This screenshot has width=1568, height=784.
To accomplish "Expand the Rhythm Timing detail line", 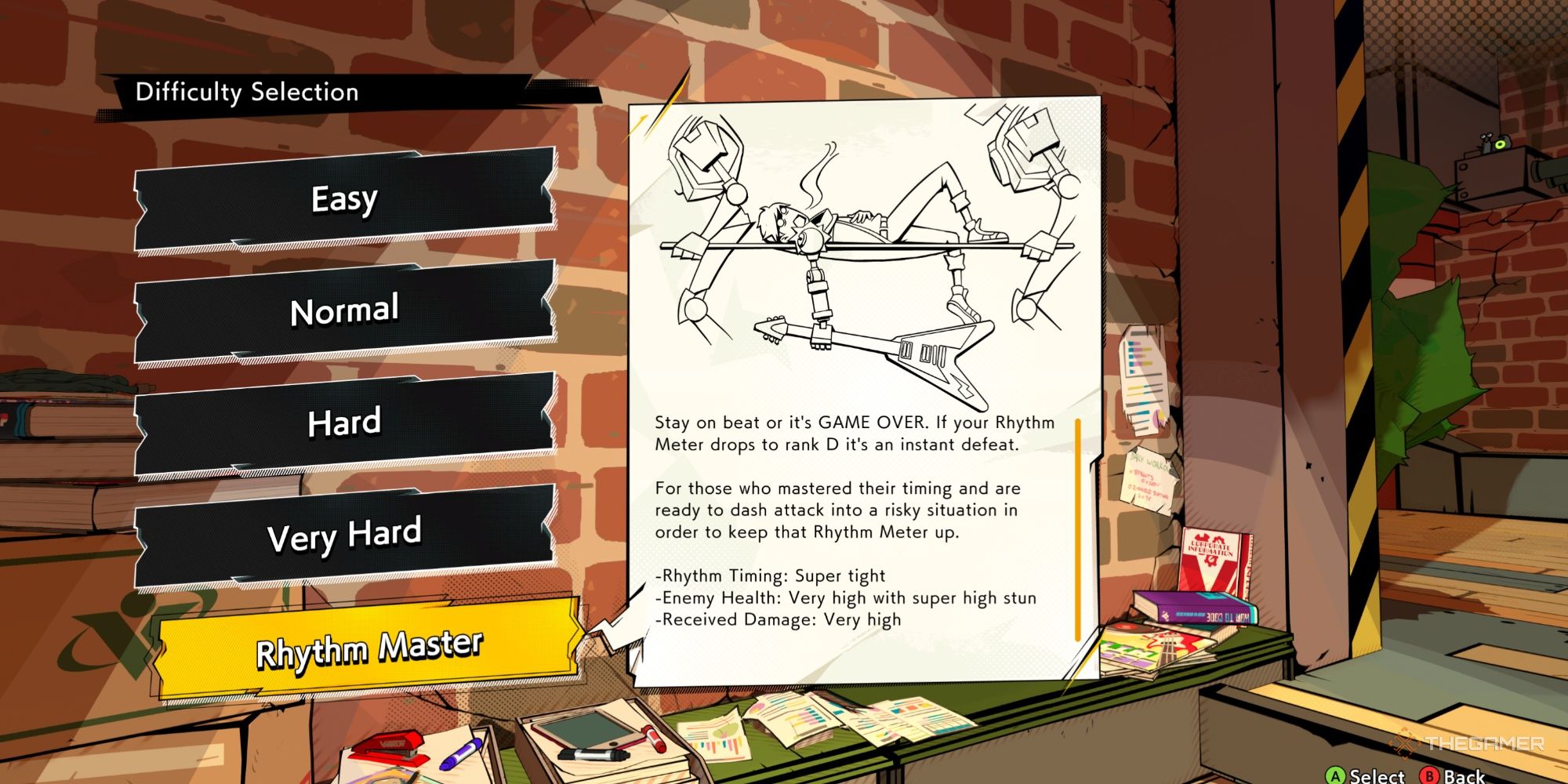I will (771, 575).
